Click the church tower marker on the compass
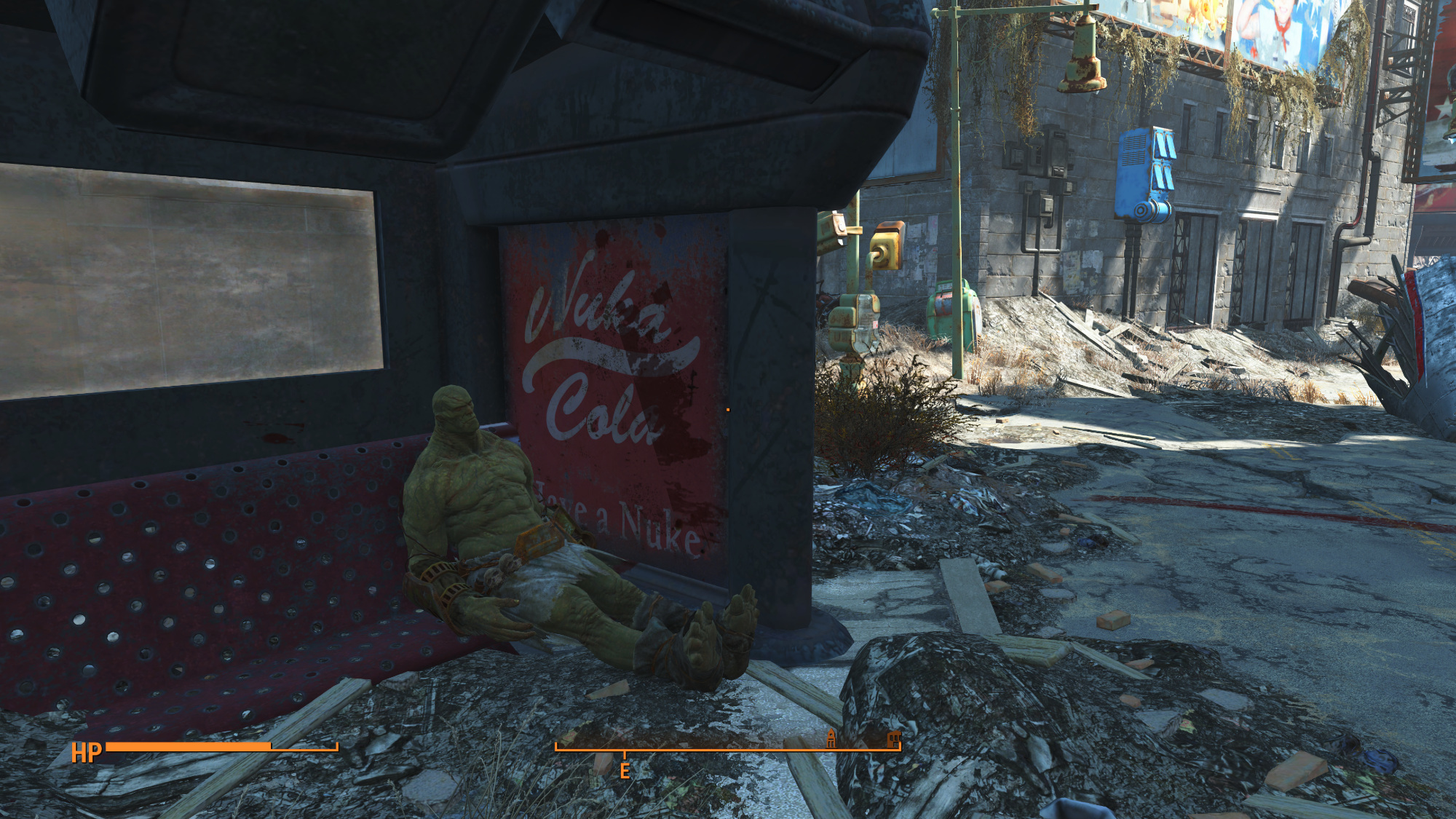 pos(831,739)
